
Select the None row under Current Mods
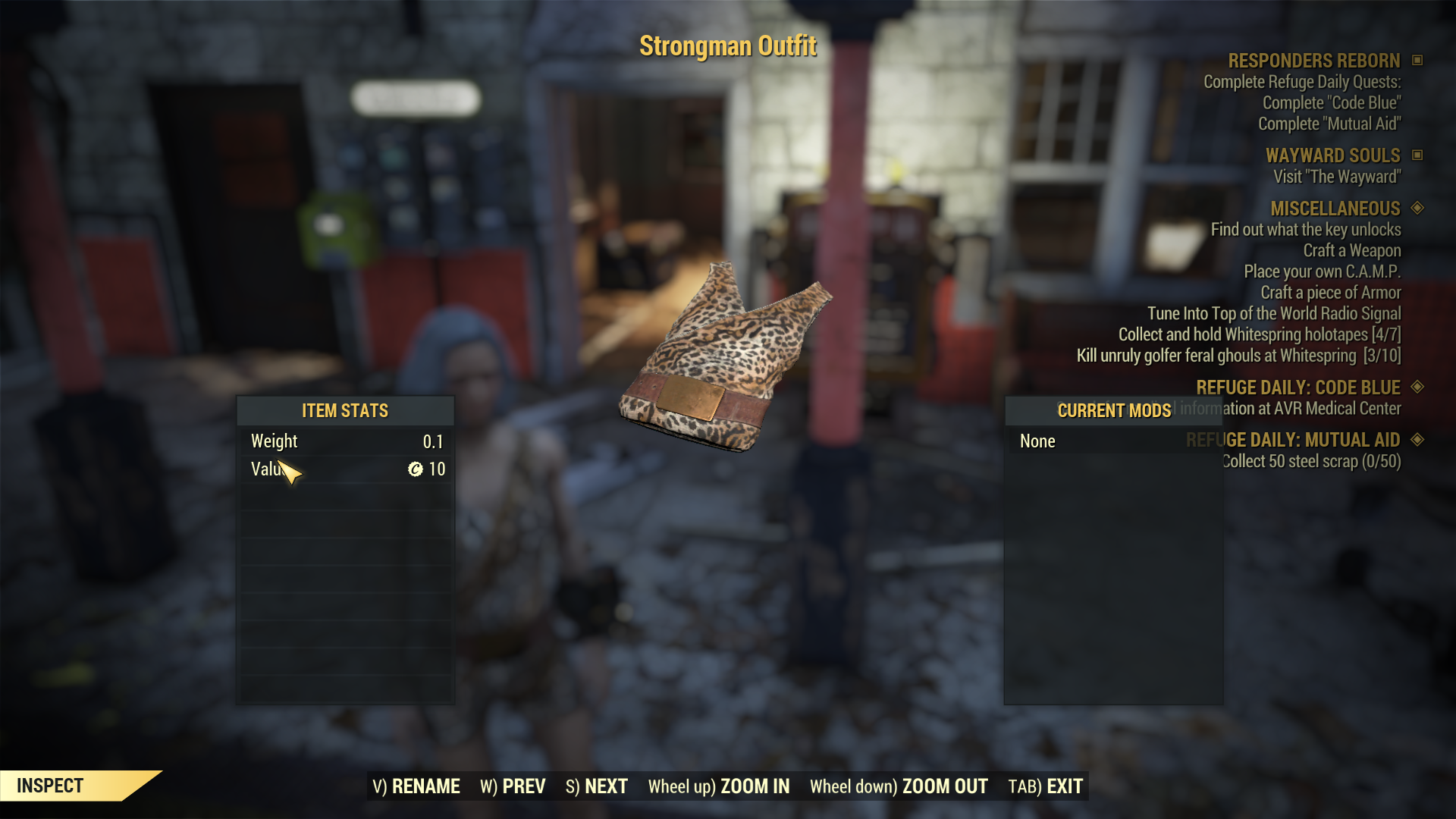1037,441
